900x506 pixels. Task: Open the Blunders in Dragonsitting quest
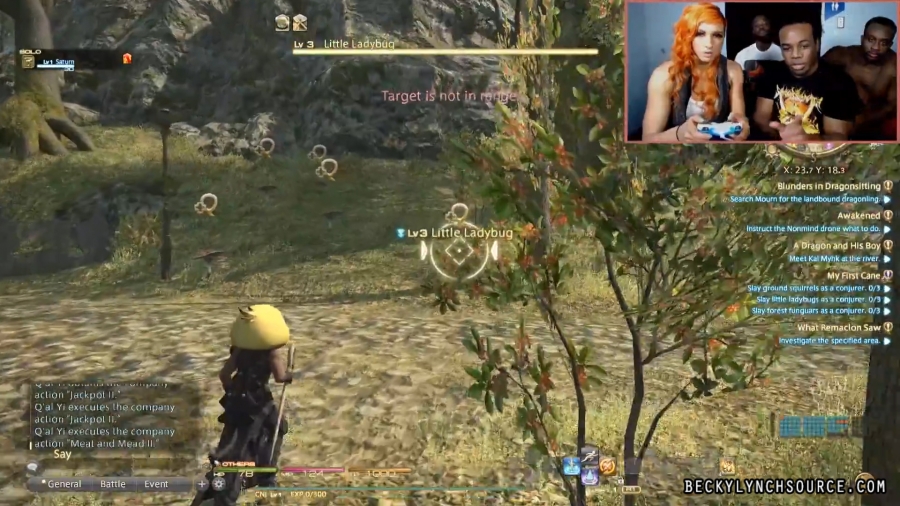pyautogui.click(x=825, y=186)
